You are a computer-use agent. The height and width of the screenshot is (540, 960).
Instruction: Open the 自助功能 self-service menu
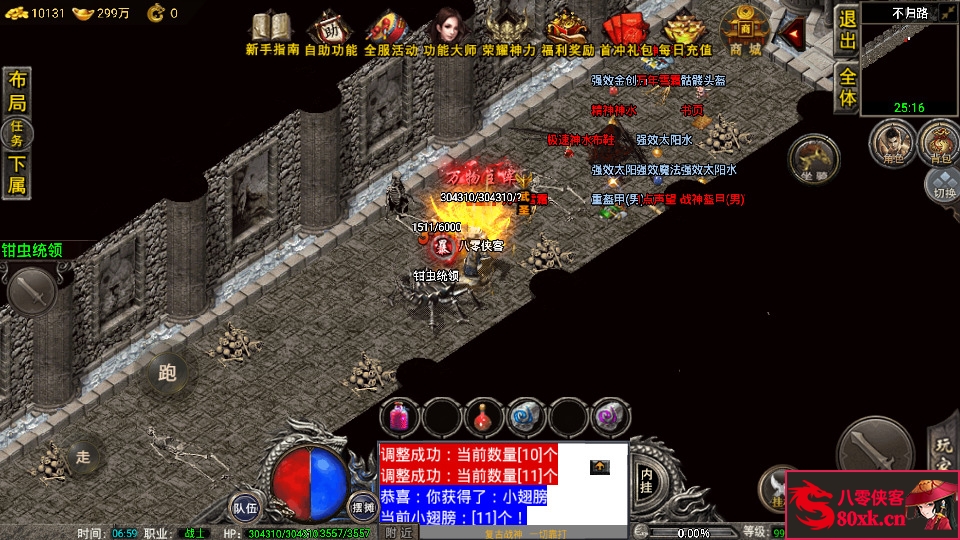pos(330,30)
